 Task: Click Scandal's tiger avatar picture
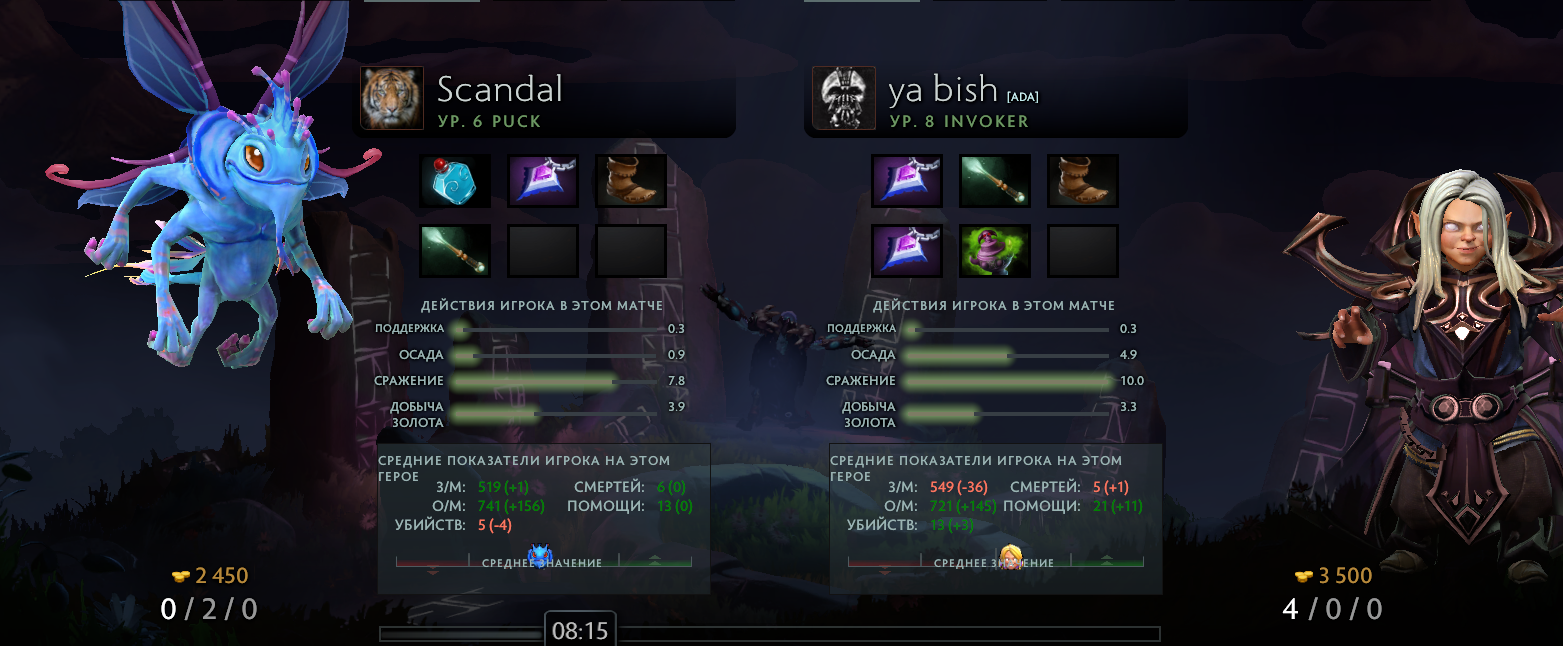pos(392,98)
